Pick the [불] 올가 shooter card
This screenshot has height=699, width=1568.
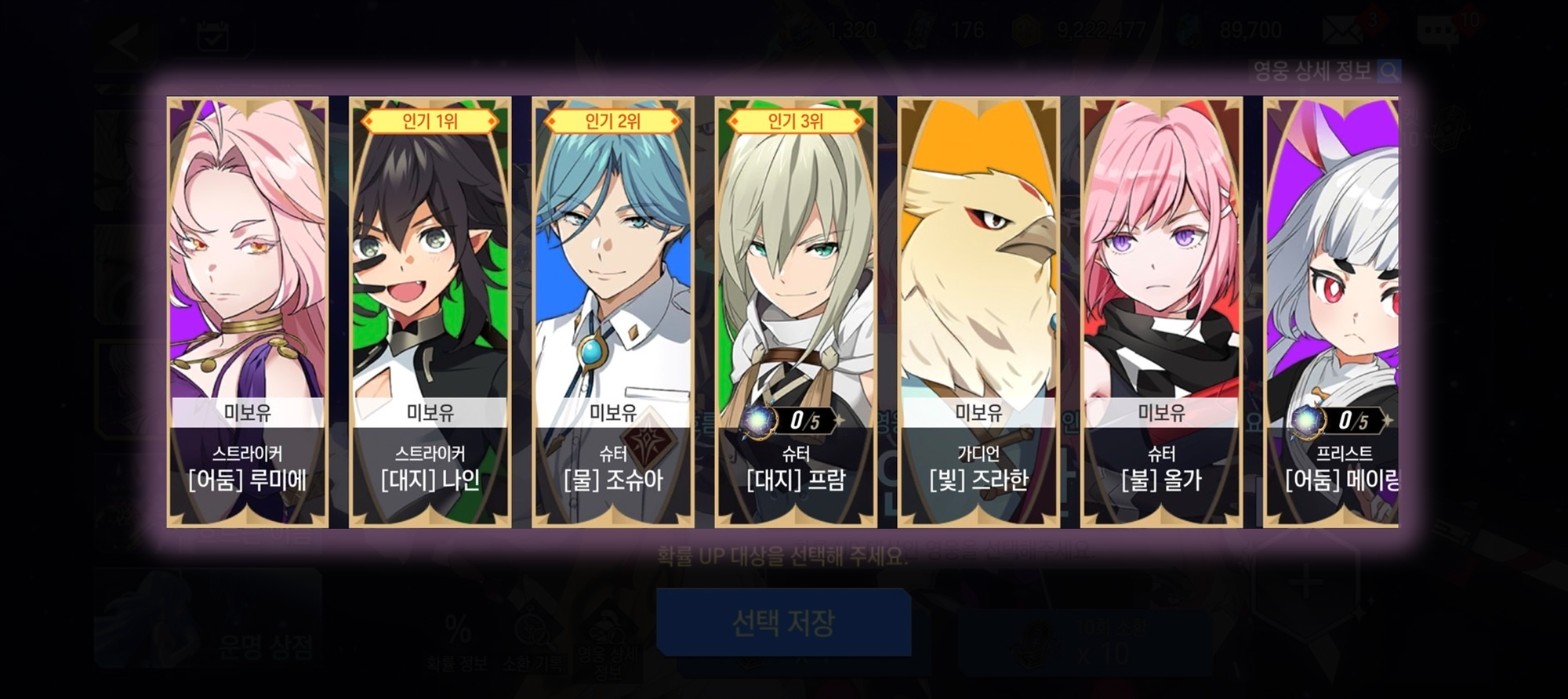tap(1161, 312)
